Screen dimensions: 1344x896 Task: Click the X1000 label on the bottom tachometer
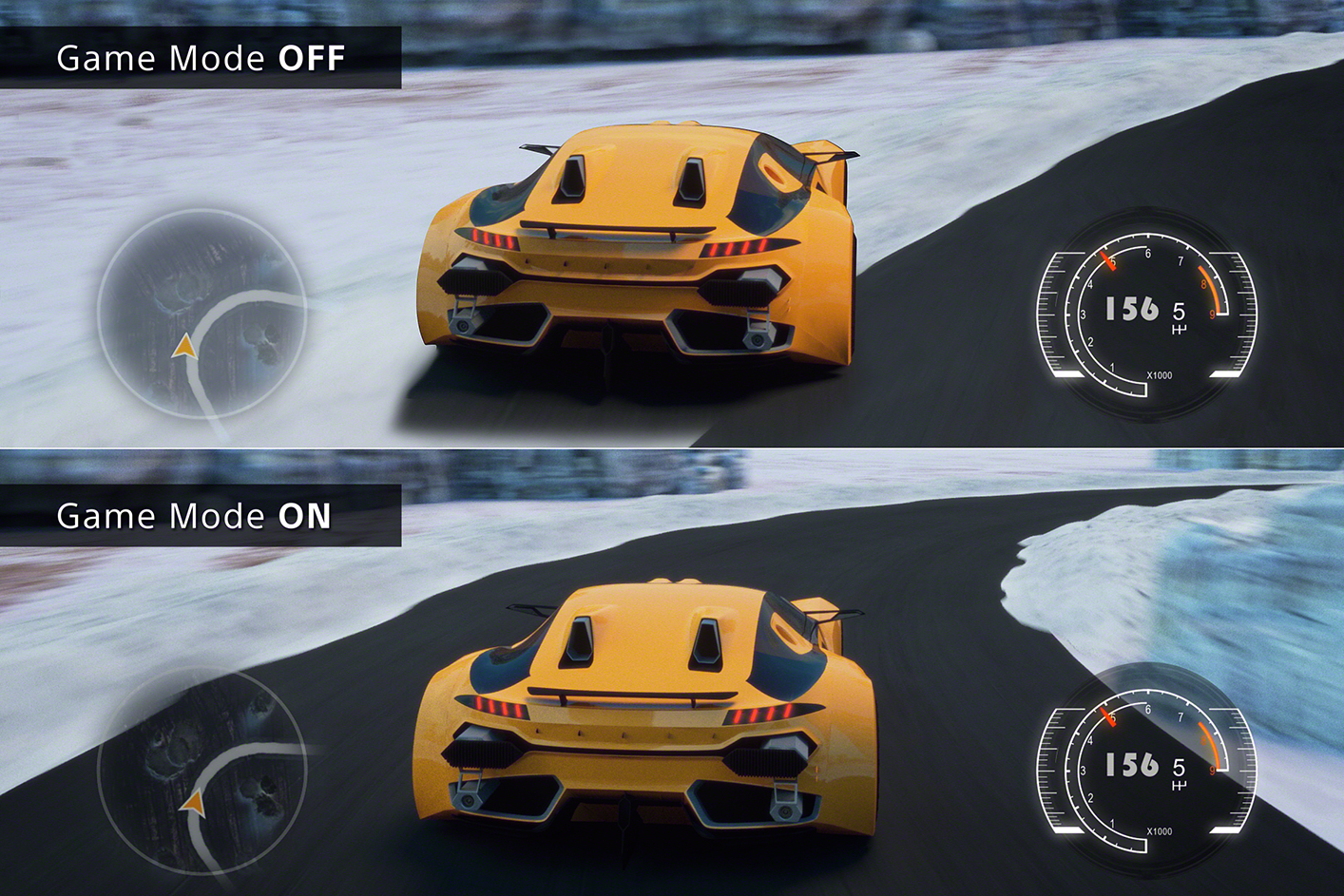click(1160, 830)
